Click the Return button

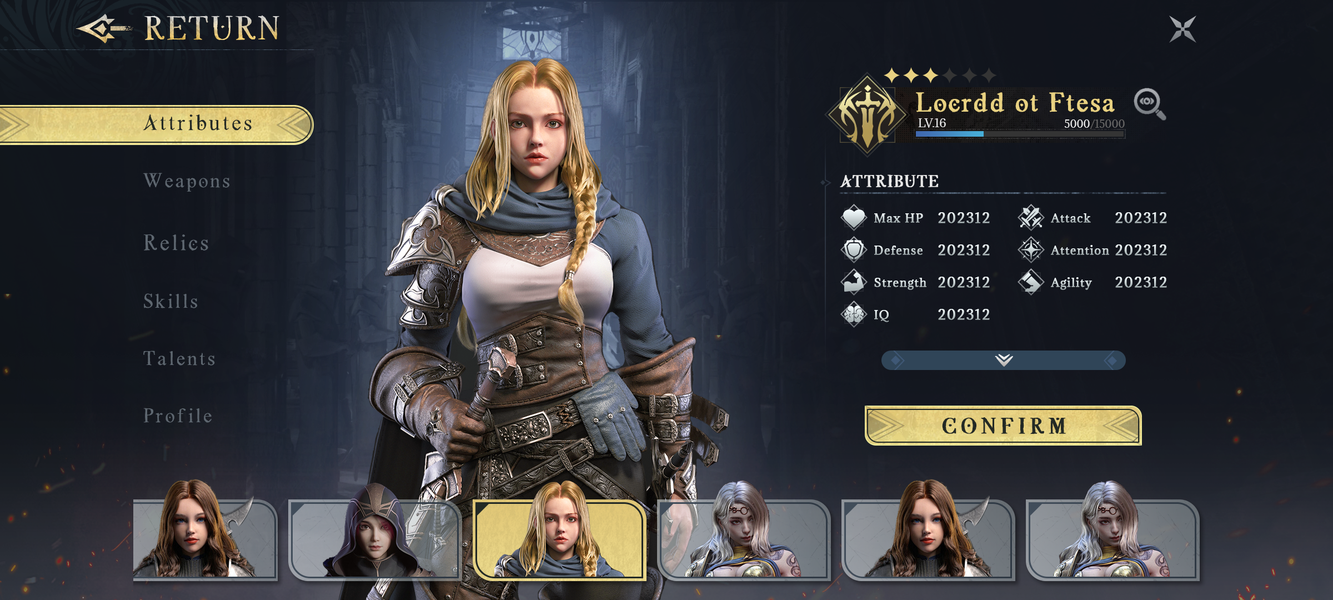click(x=180, y=28)
